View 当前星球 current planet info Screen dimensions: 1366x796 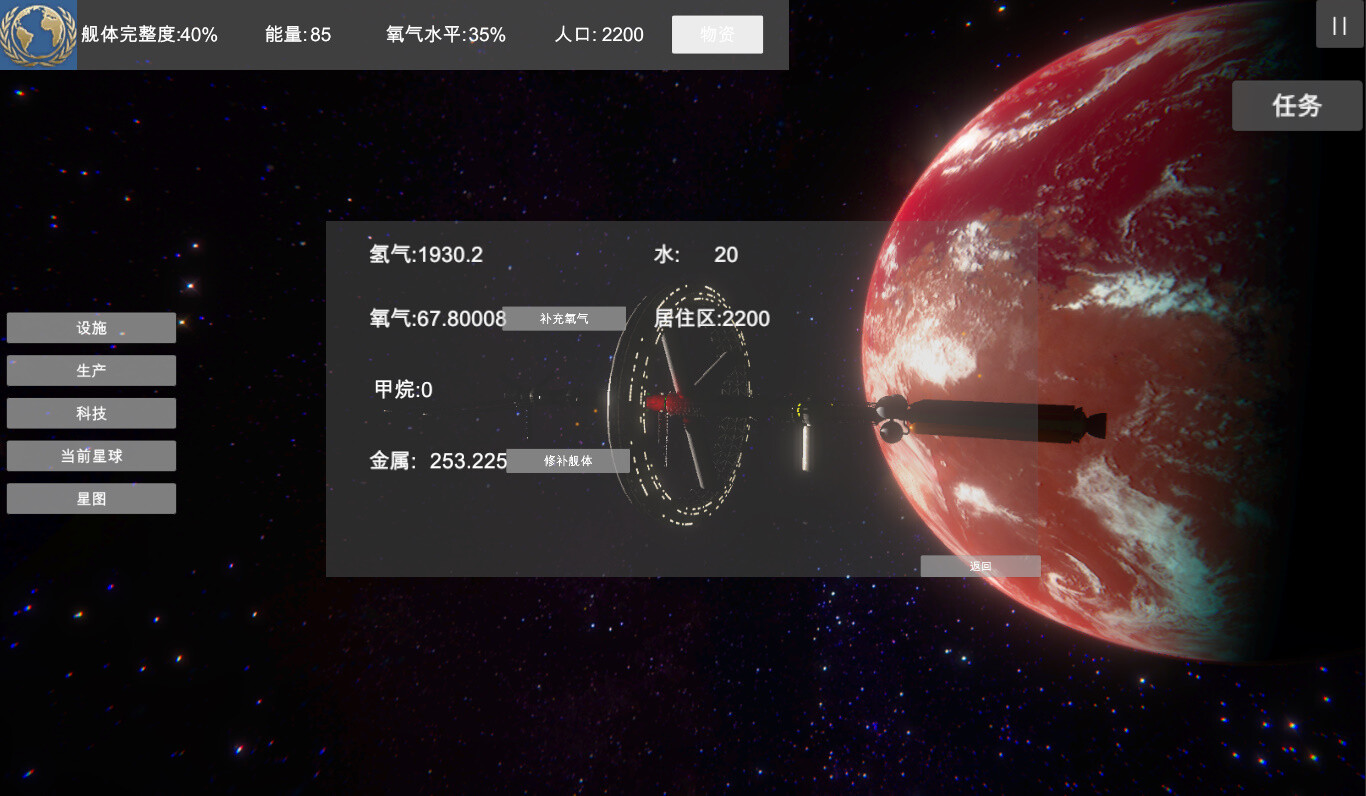point(91,455)
